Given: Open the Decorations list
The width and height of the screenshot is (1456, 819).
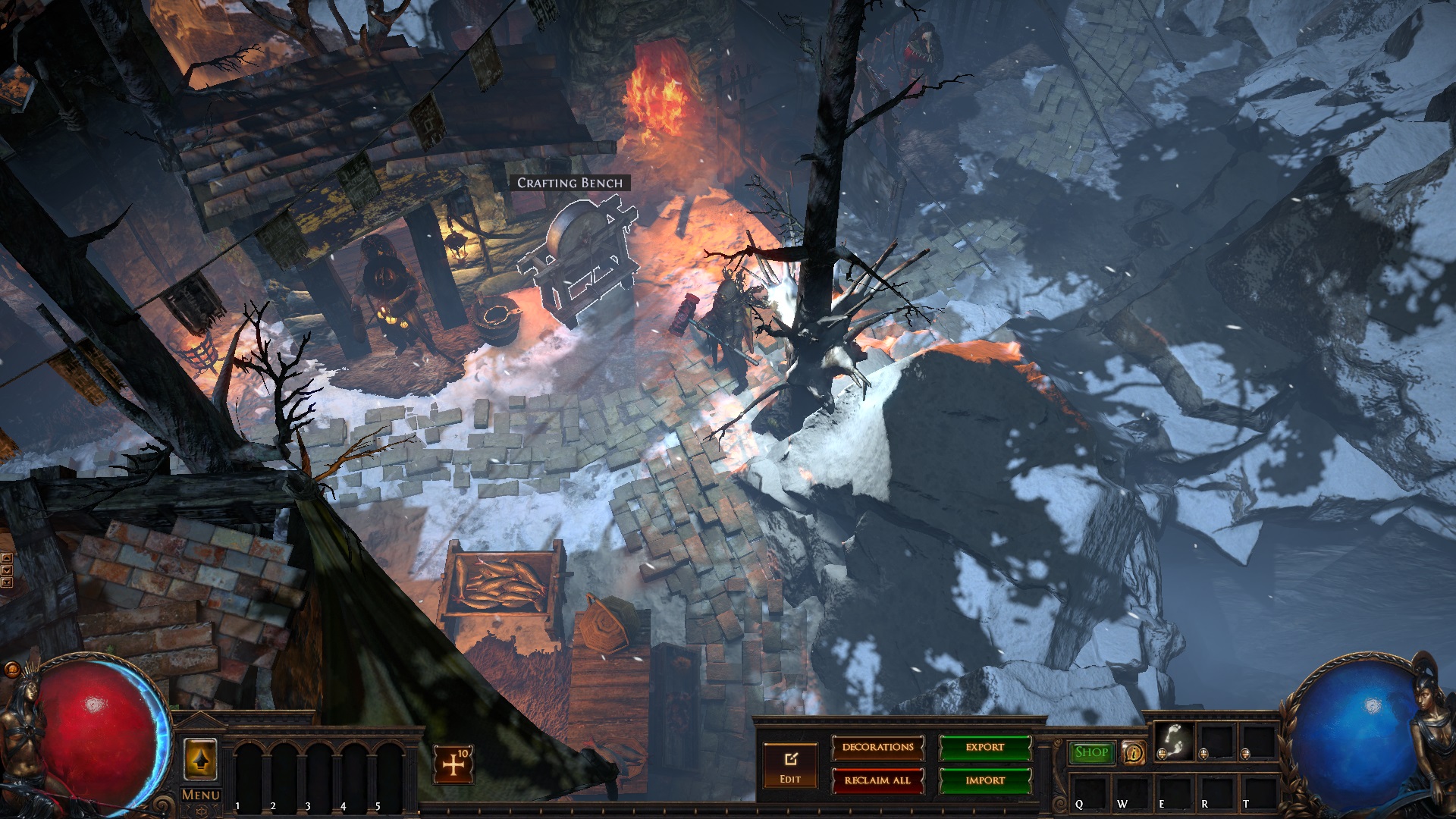Looking at the screenshot, I should tap(877, 748).
